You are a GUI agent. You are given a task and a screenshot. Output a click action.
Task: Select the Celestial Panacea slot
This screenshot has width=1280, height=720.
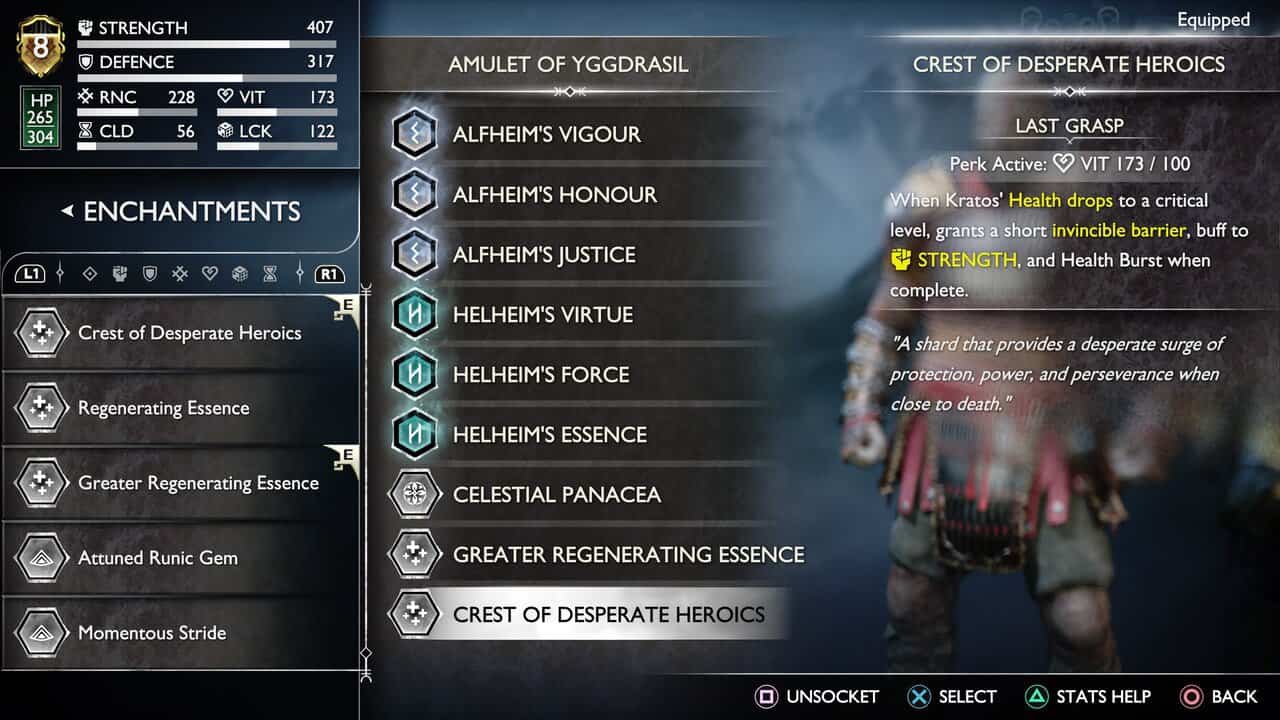pyautogui.click(x=556, y=494)
